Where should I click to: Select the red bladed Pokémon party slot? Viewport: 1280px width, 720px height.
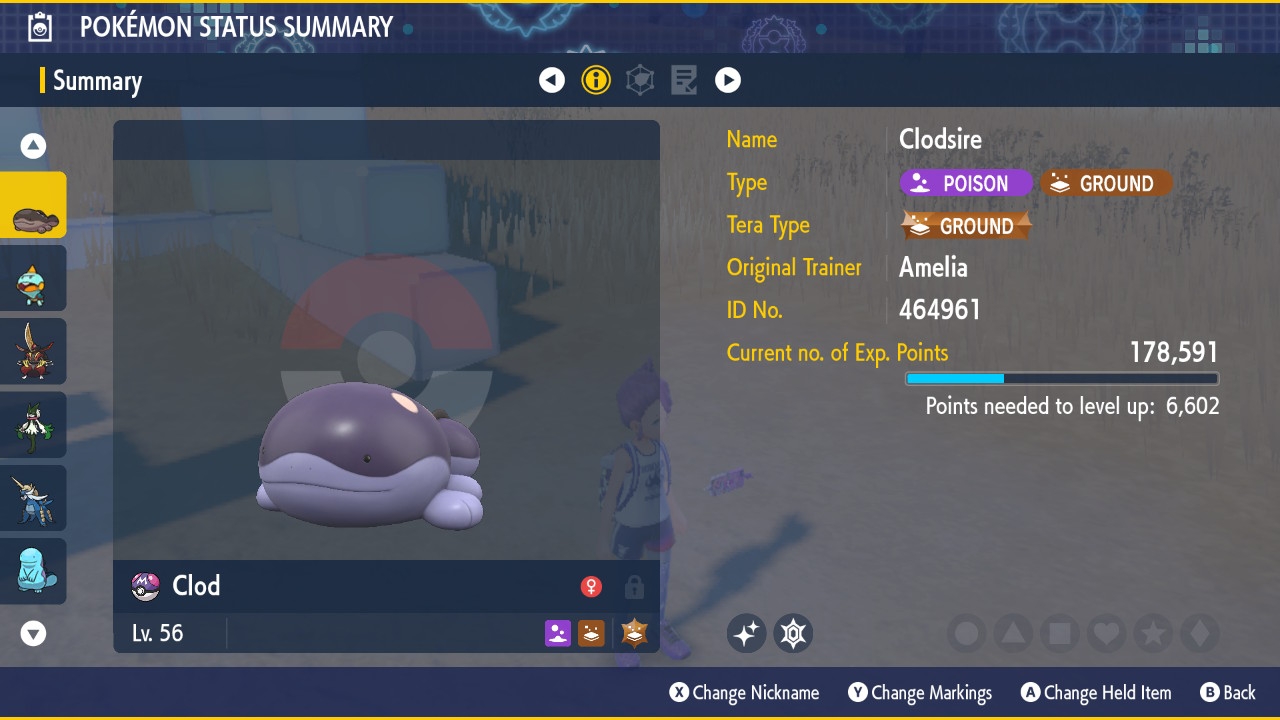click(x=34, y=352)
